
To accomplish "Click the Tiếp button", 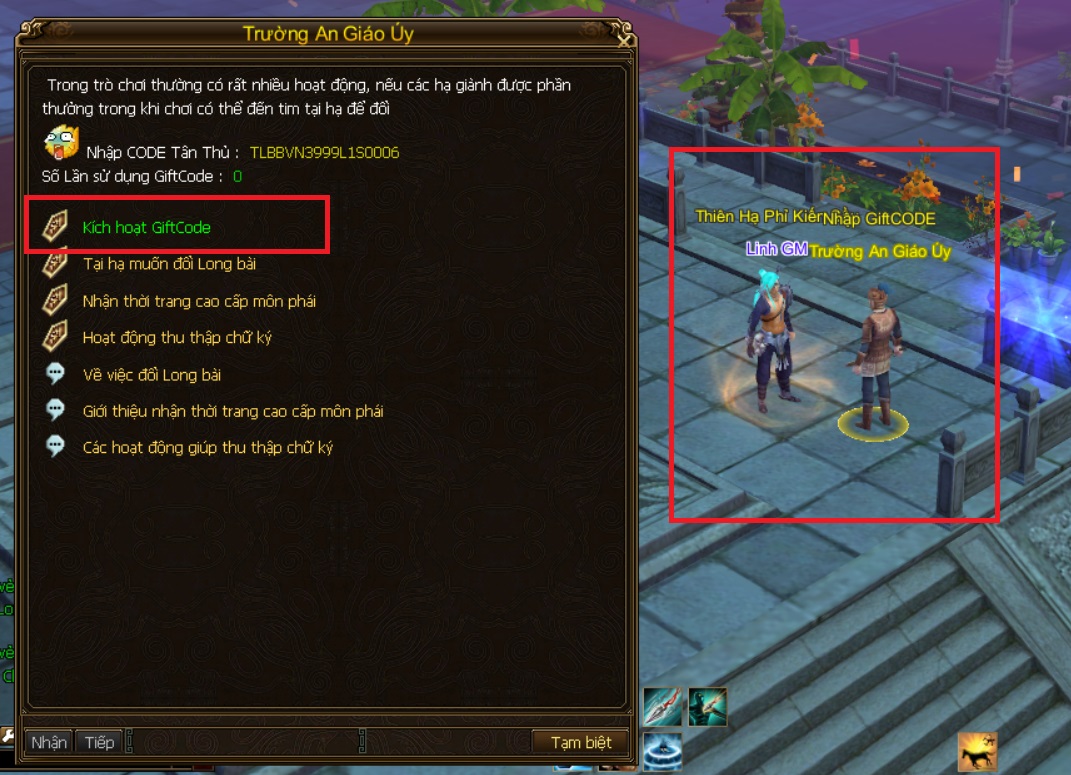I will coord(99,742).
